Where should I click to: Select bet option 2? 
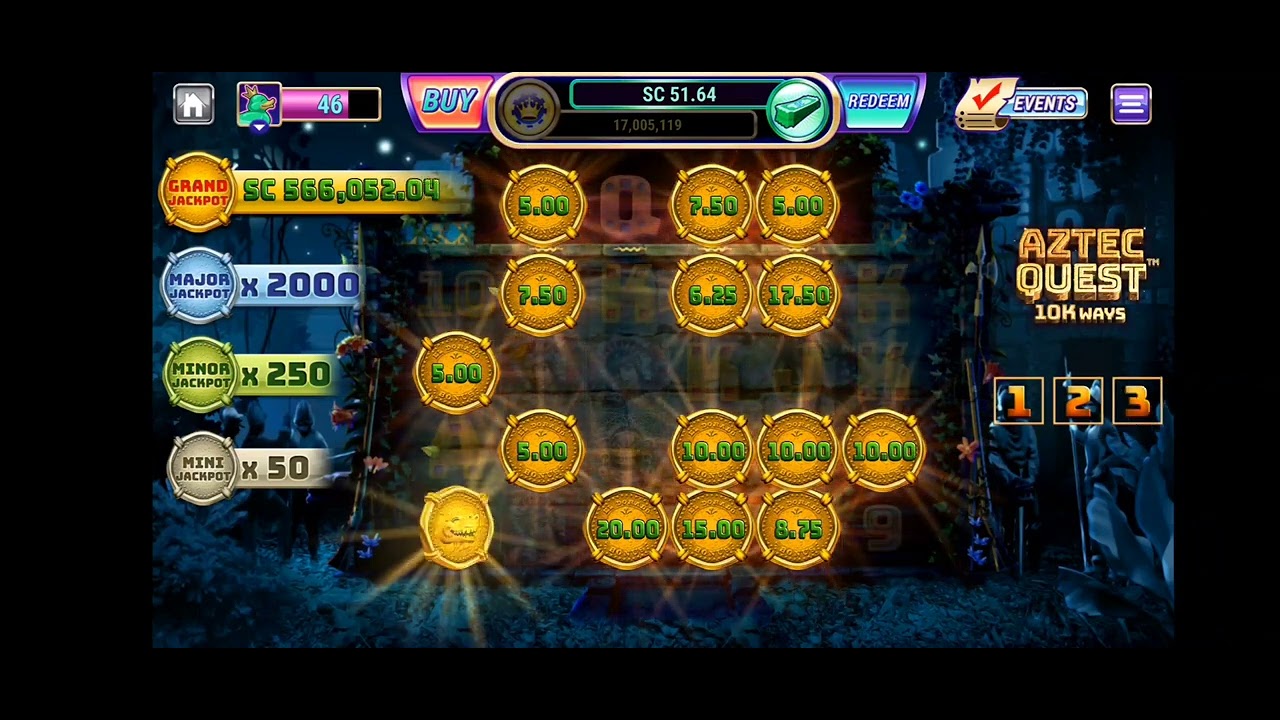coord(1079,401)
